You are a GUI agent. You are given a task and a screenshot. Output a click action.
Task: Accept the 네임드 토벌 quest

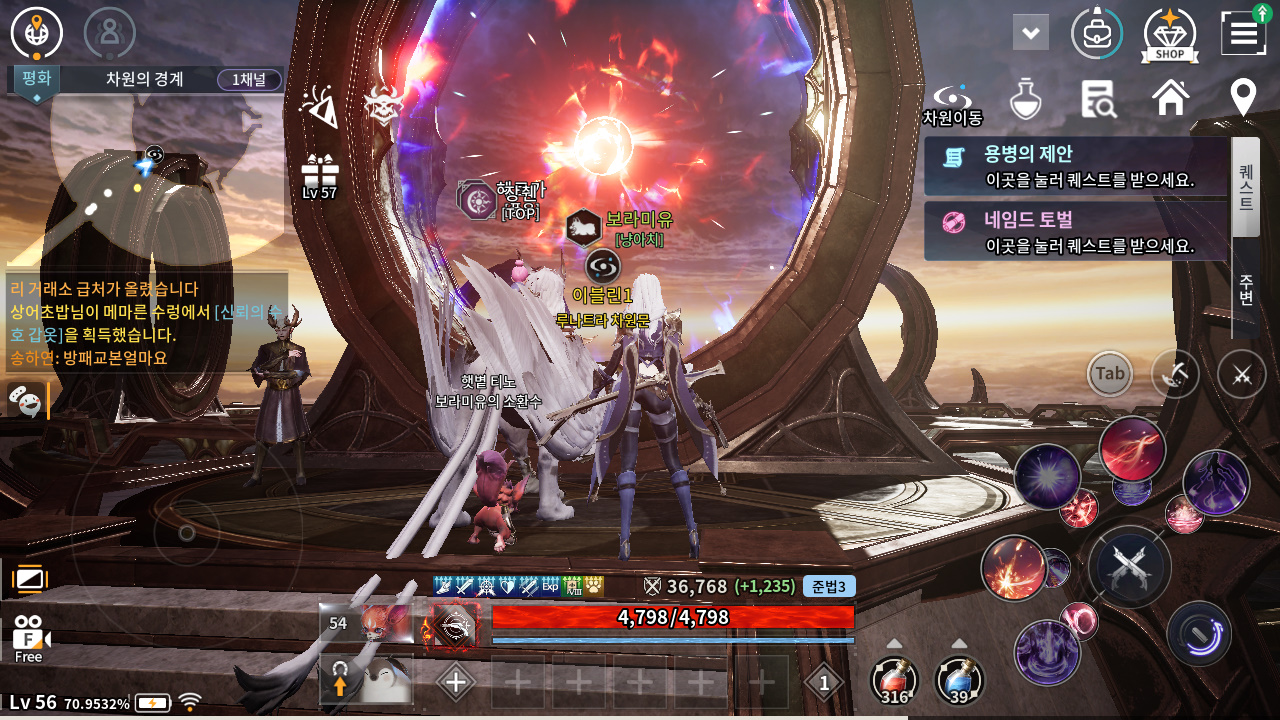(1076, 231)
